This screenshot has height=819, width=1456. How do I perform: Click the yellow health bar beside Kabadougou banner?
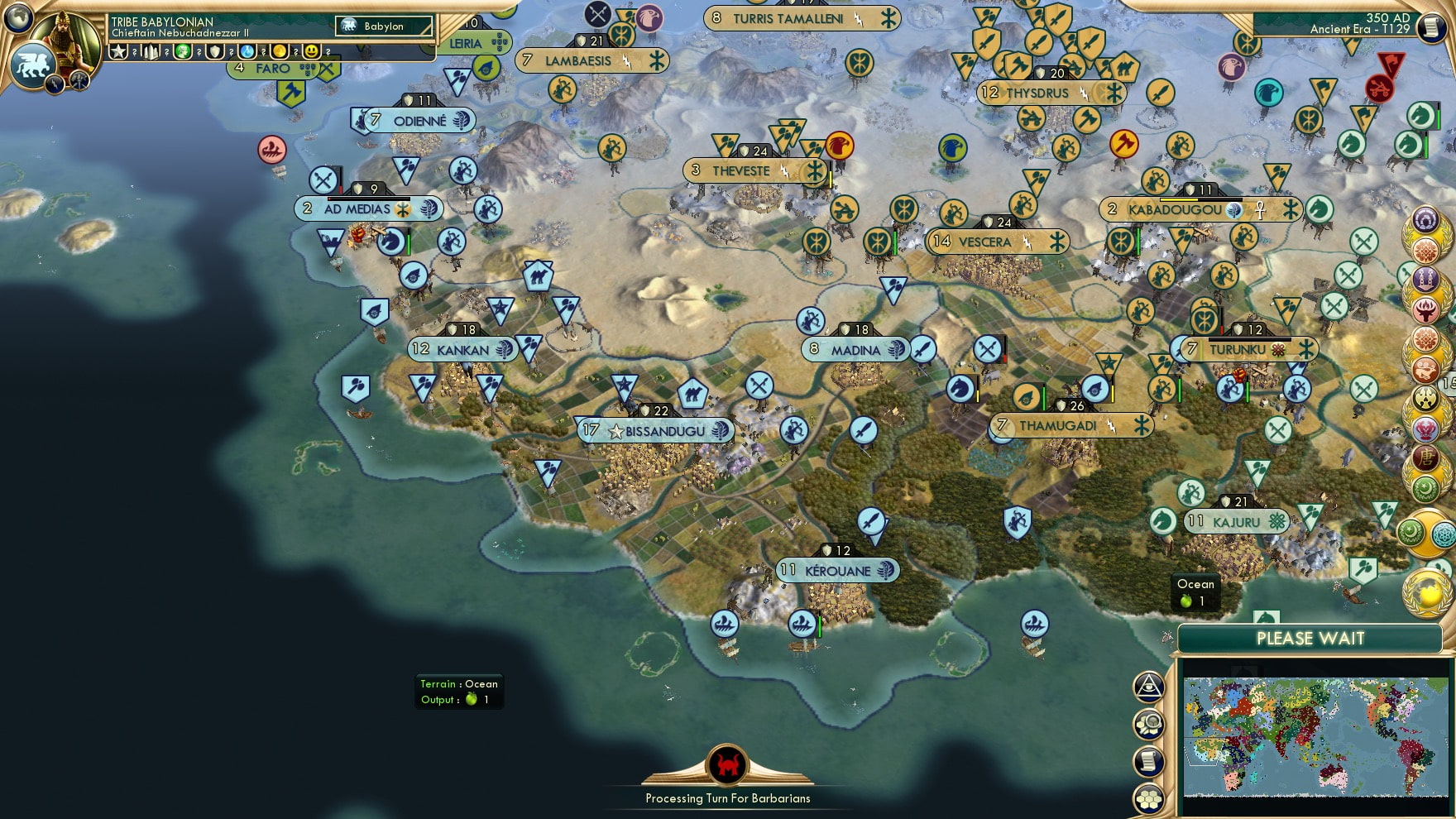click(1179, 199)
